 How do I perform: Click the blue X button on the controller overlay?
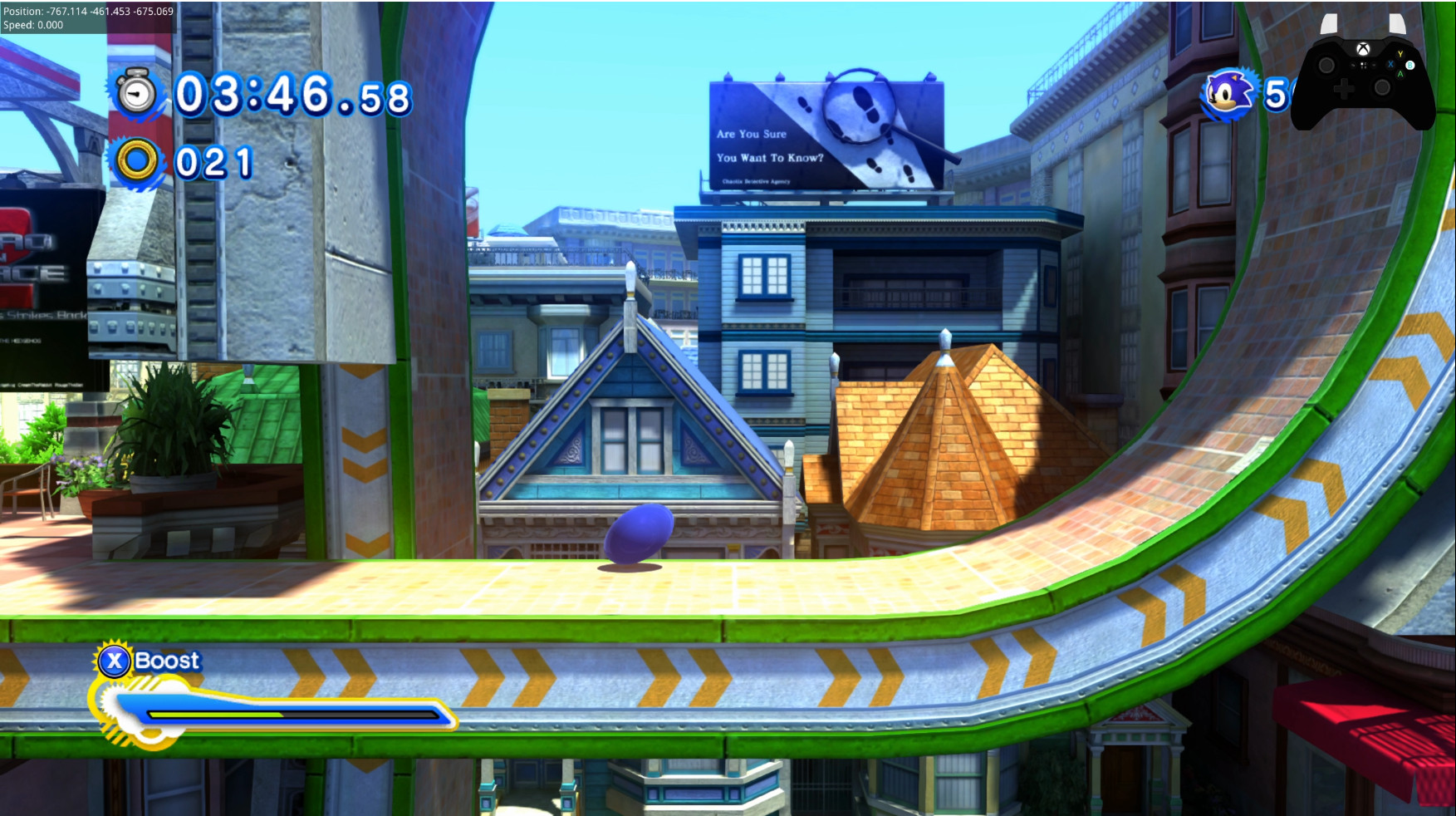[x=1390, y=64]
